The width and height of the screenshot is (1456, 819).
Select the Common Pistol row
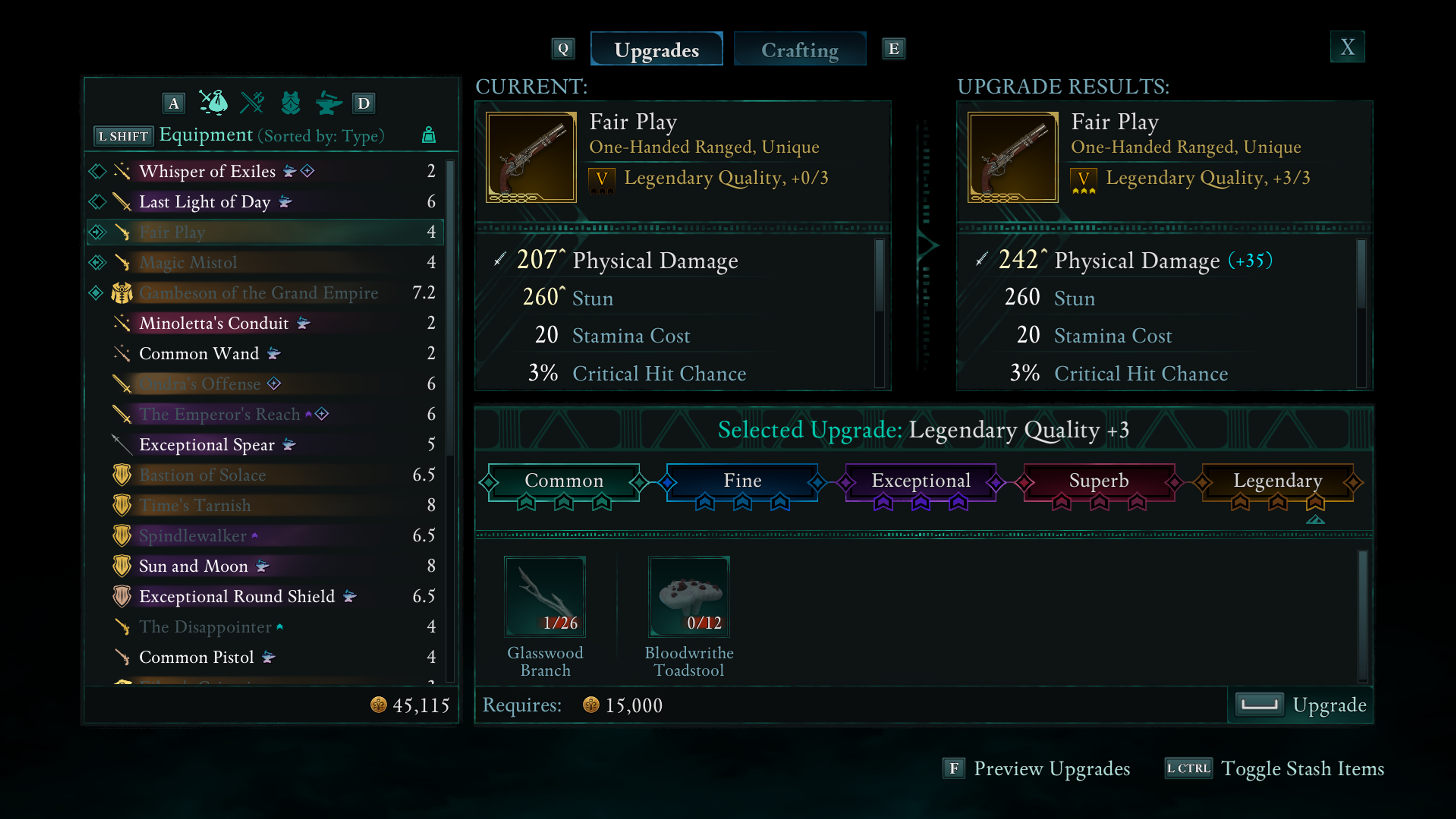point(196,657)
